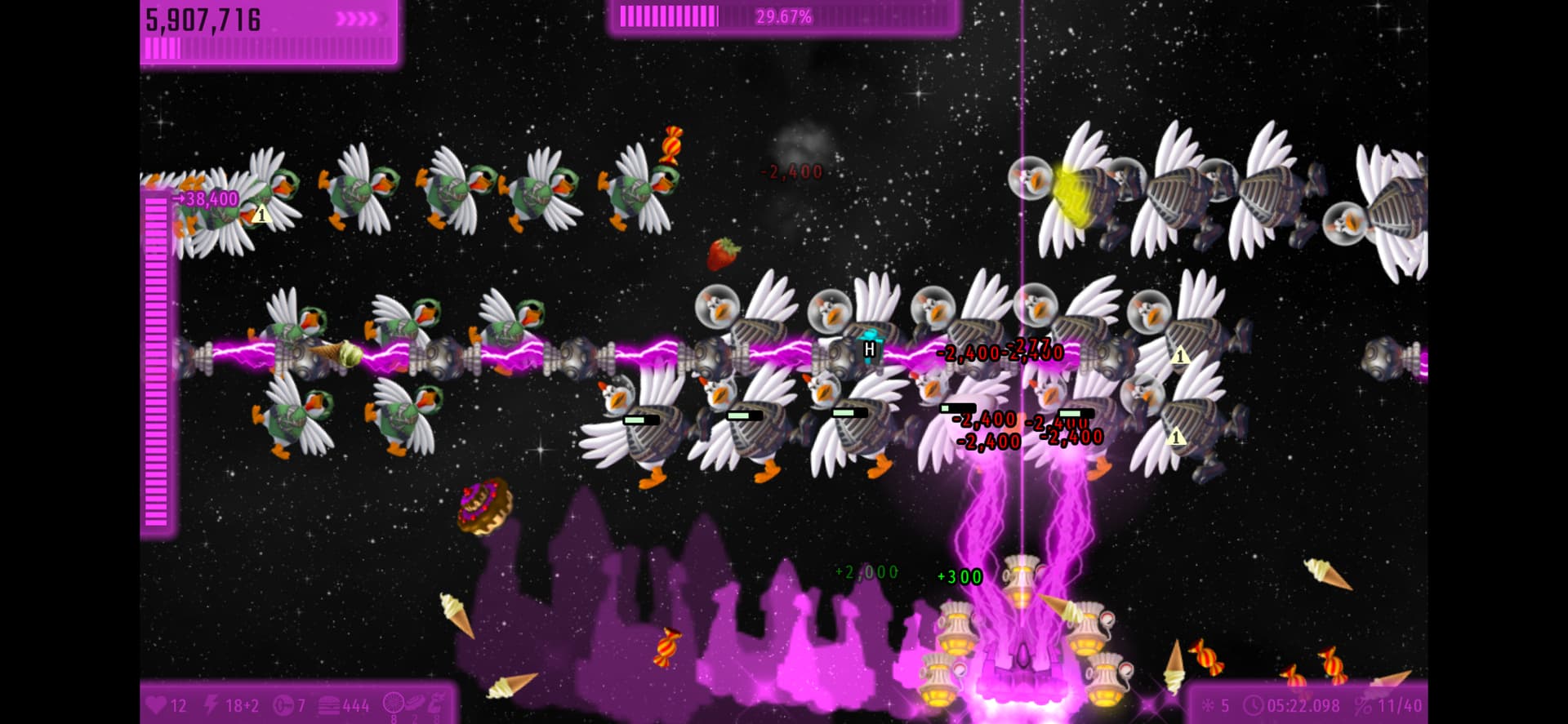Activate the hot dog special weapon icon
The image size is (1568, 724).
415,703
